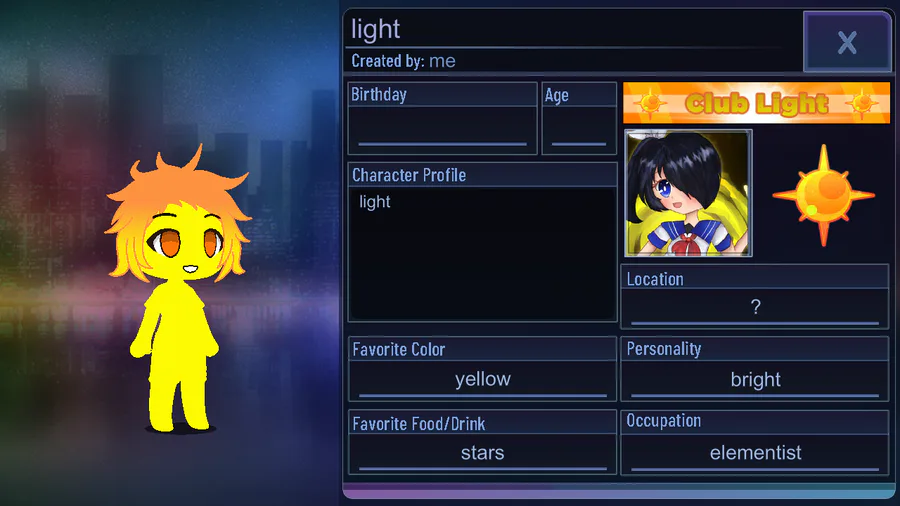This screenshot has height=506, width=900.
Task: Close the character profile panel
Action: click(846, 42)
